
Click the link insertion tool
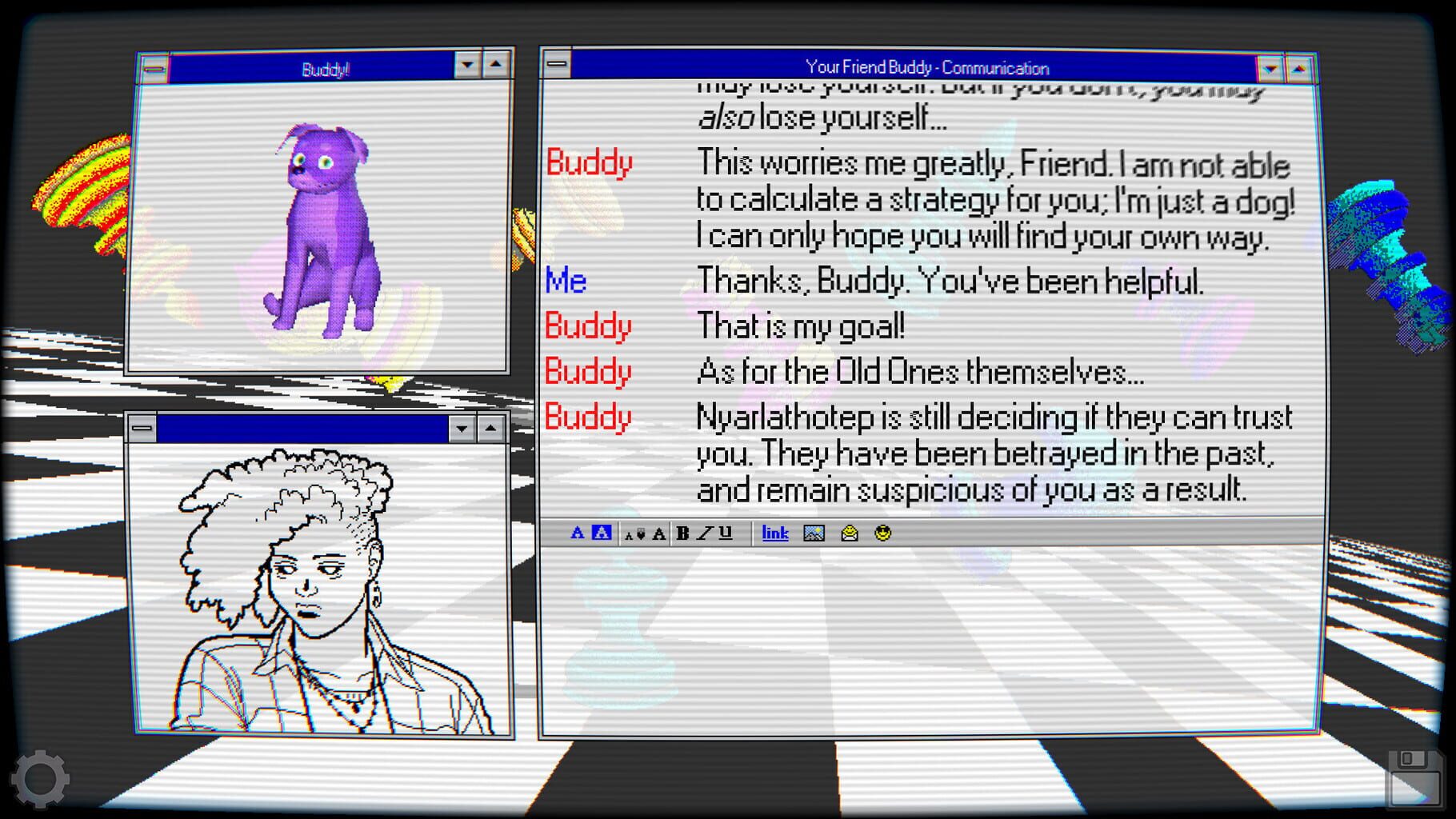774,533
